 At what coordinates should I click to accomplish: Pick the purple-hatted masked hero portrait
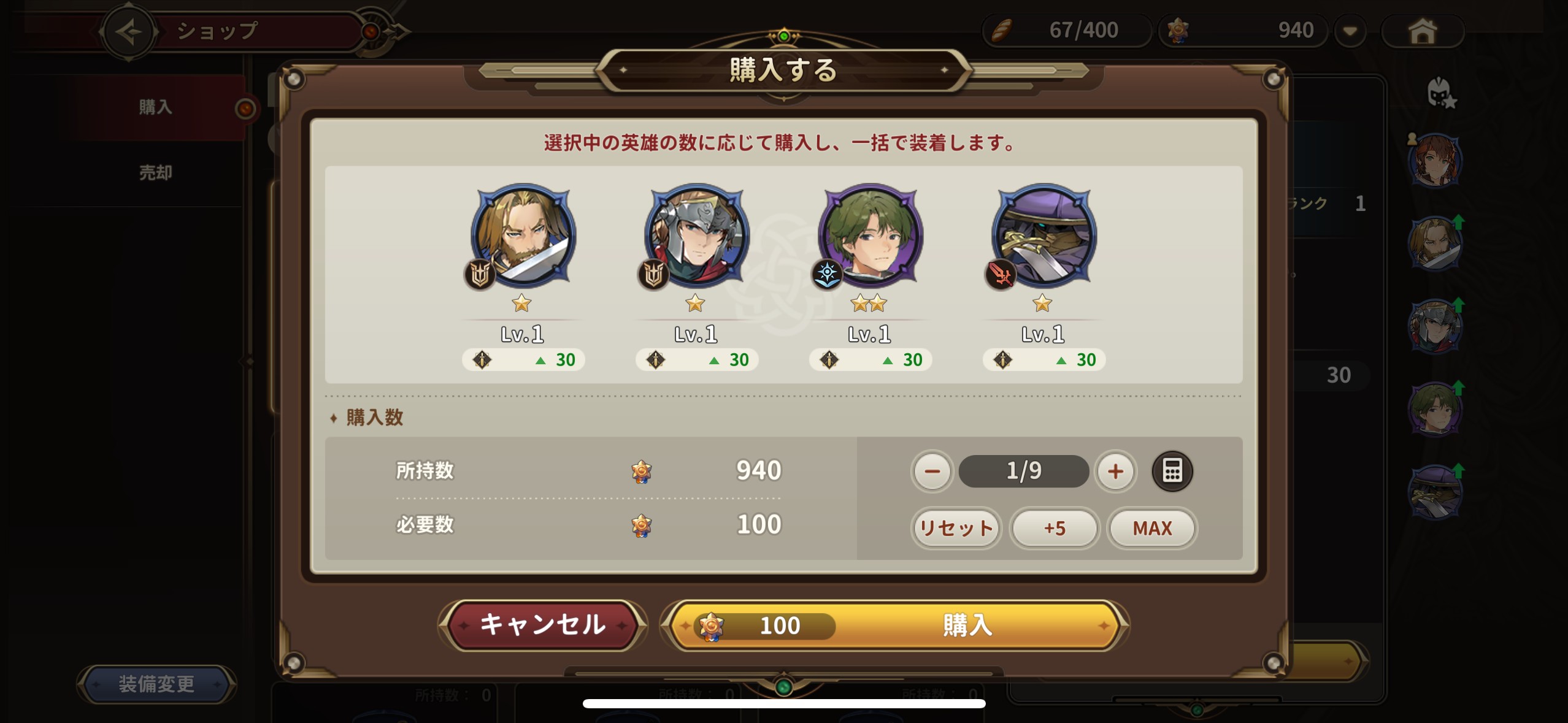(1043, 236)
